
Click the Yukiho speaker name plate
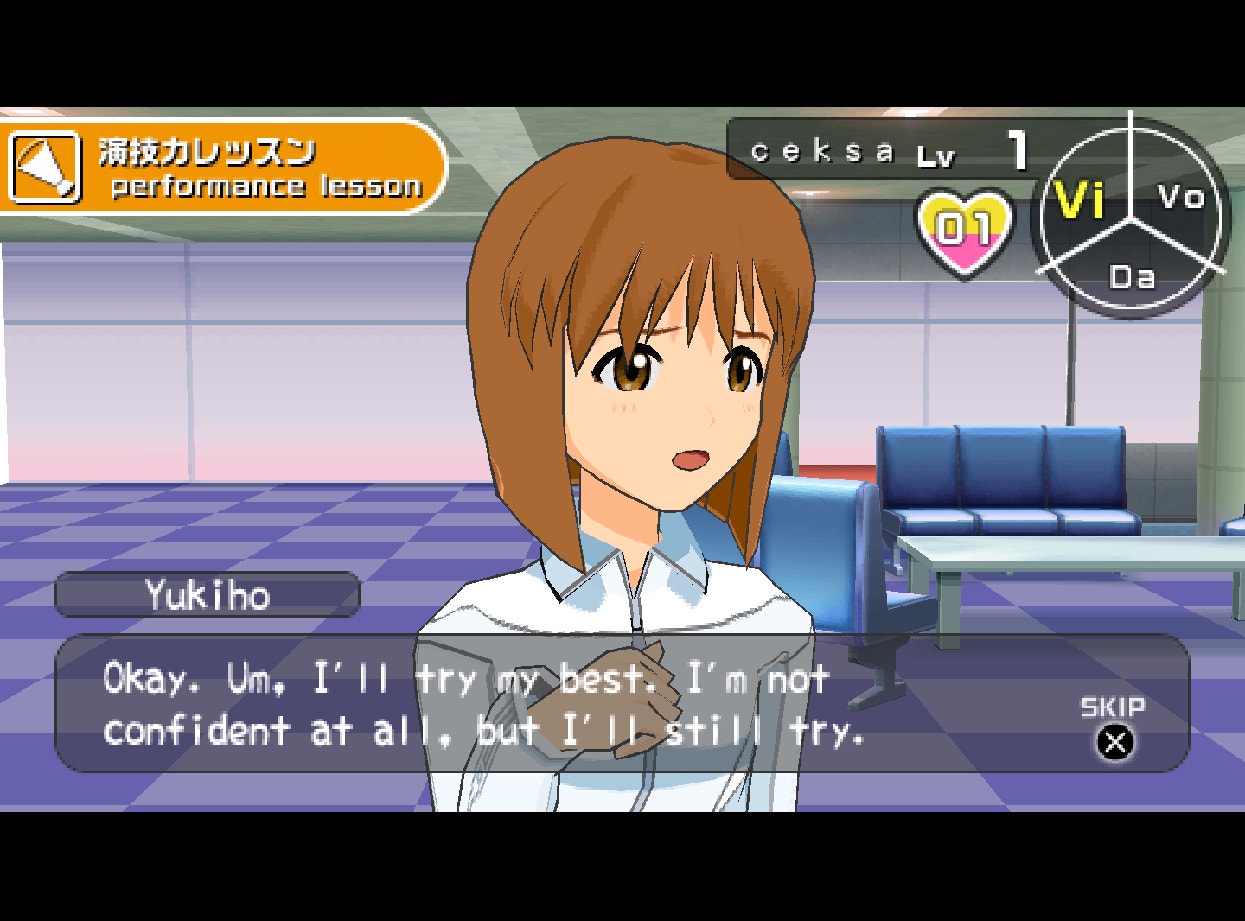207,595
